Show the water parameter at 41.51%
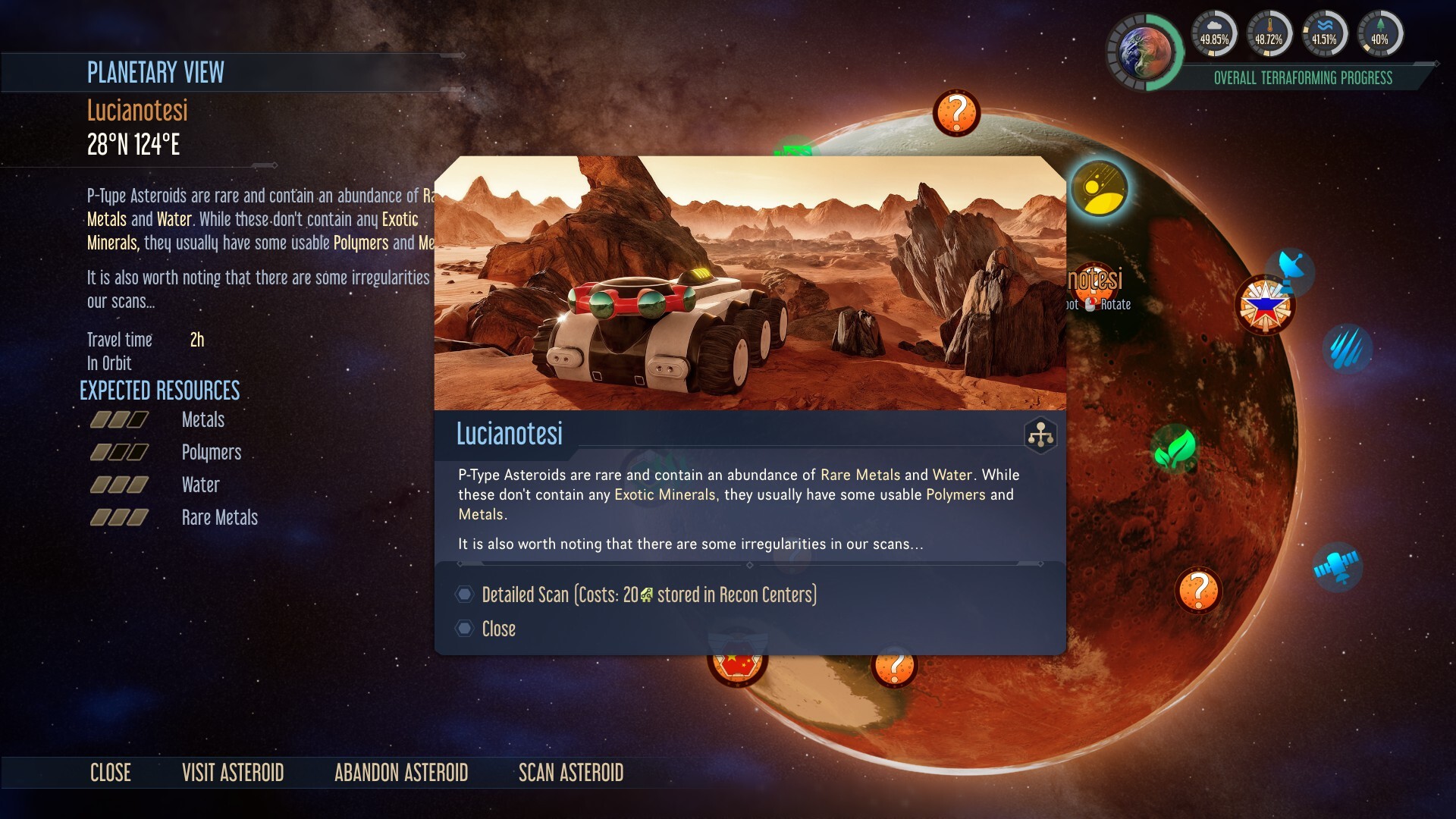The image size is (1456, 819). click(1324, 35)
